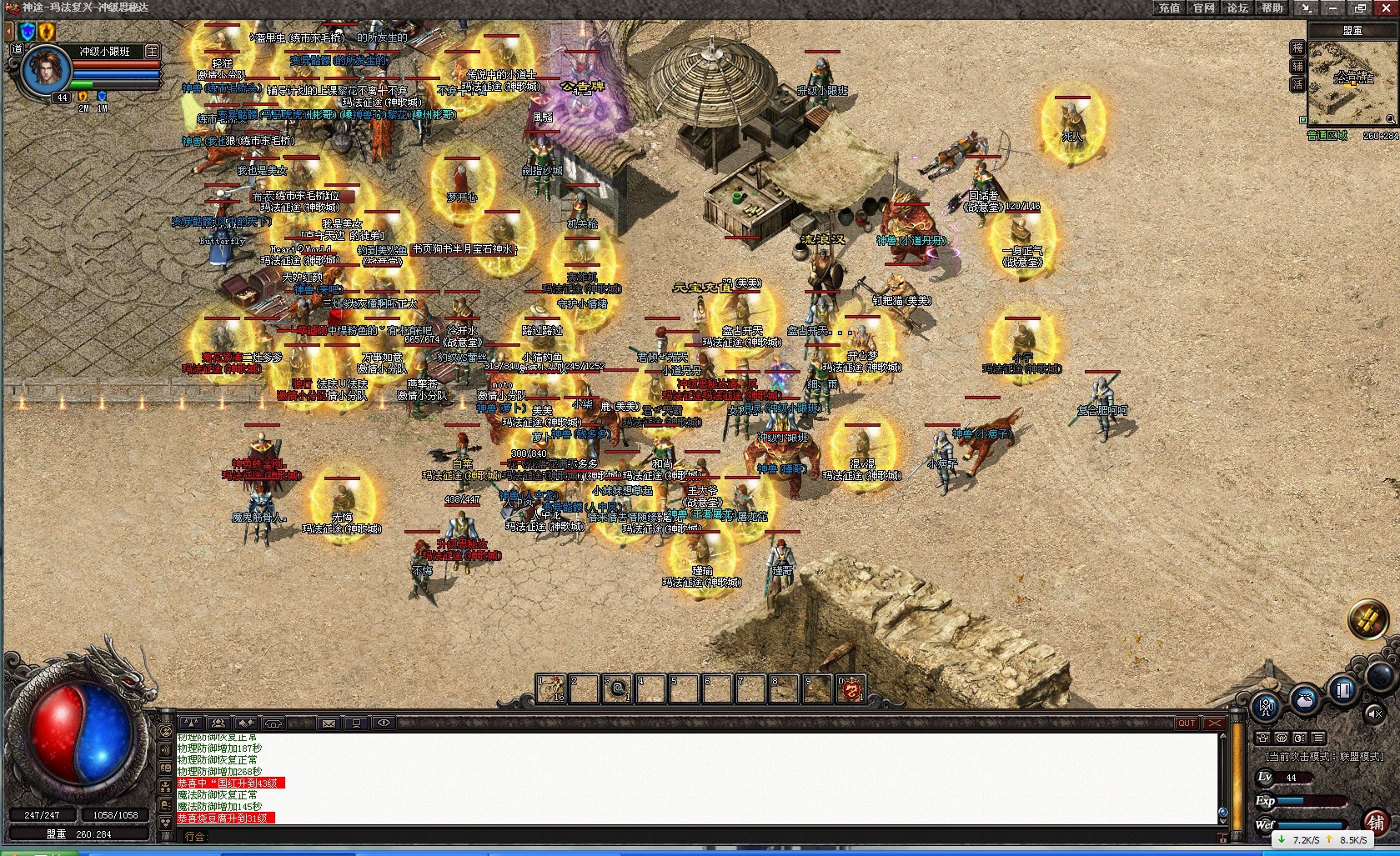Close the game window
Viewport: 1400px width, 856px height.
click(1385, 8)
